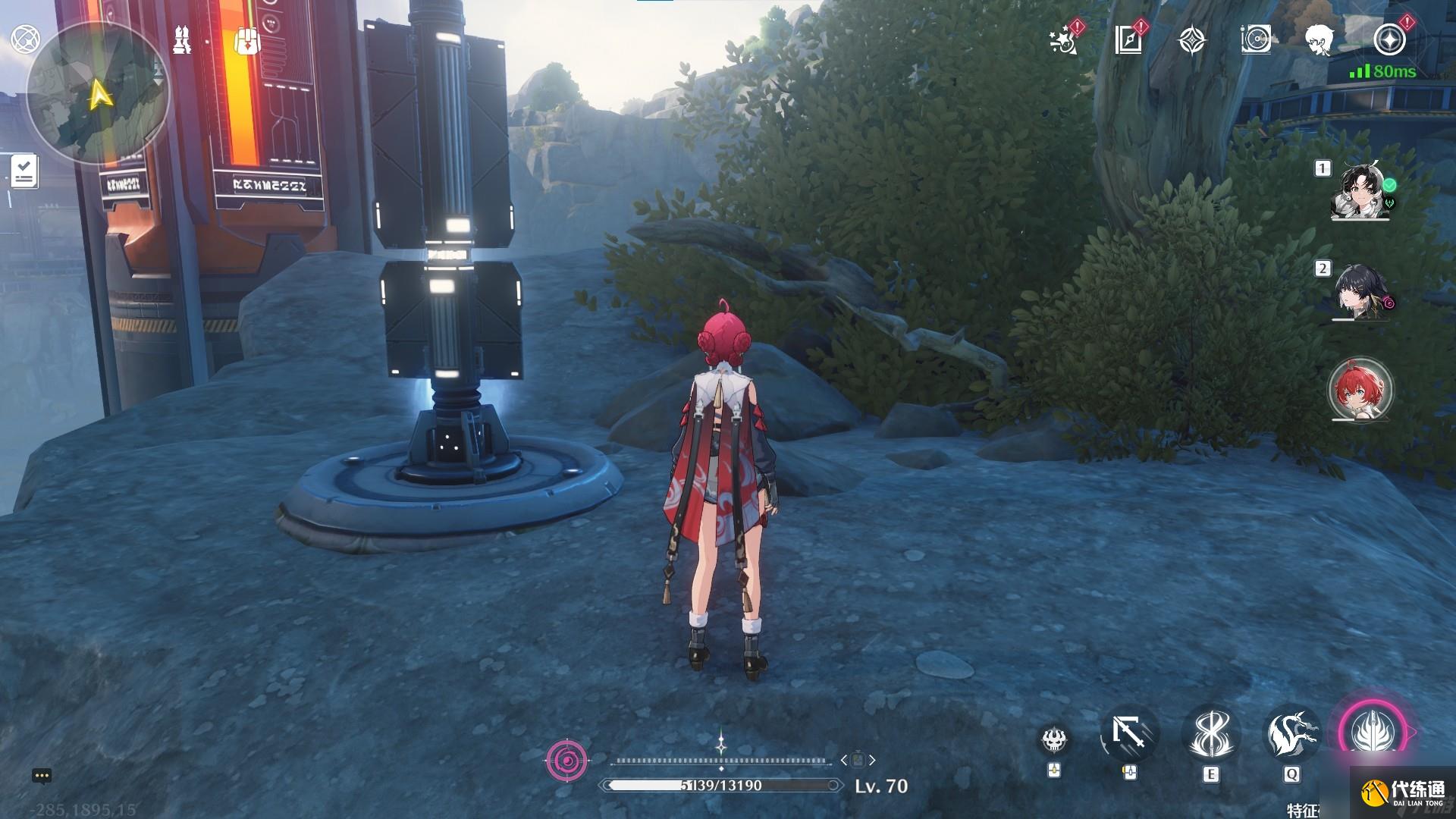Use the grapple hook utility icon
The width and height of the screenshot is (1456, 819).
(x=1129, y=735)
